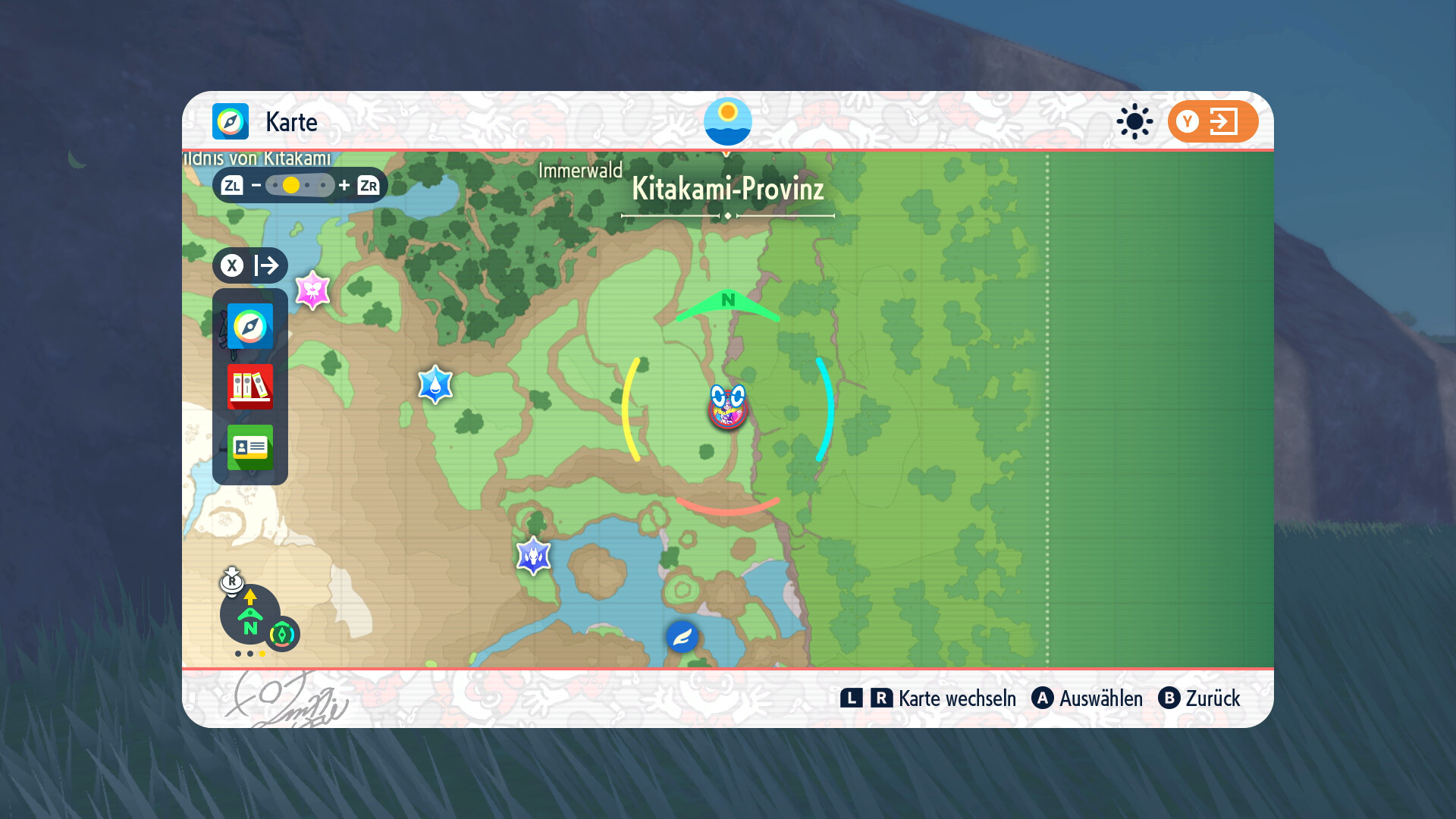Select the player location marker
Viewport: 1456px width, 819px height.
coord(728,407)
